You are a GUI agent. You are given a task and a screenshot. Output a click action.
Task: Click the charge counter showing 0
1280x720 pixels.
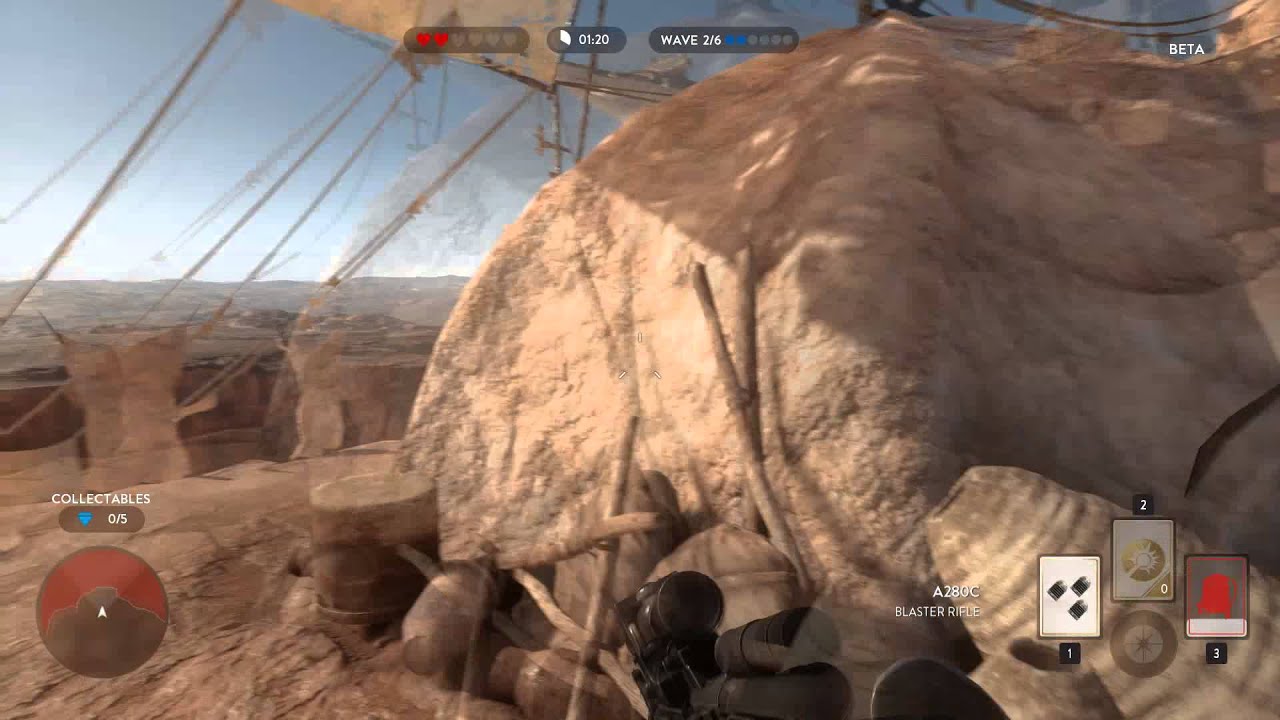(x=1164, y=589)
